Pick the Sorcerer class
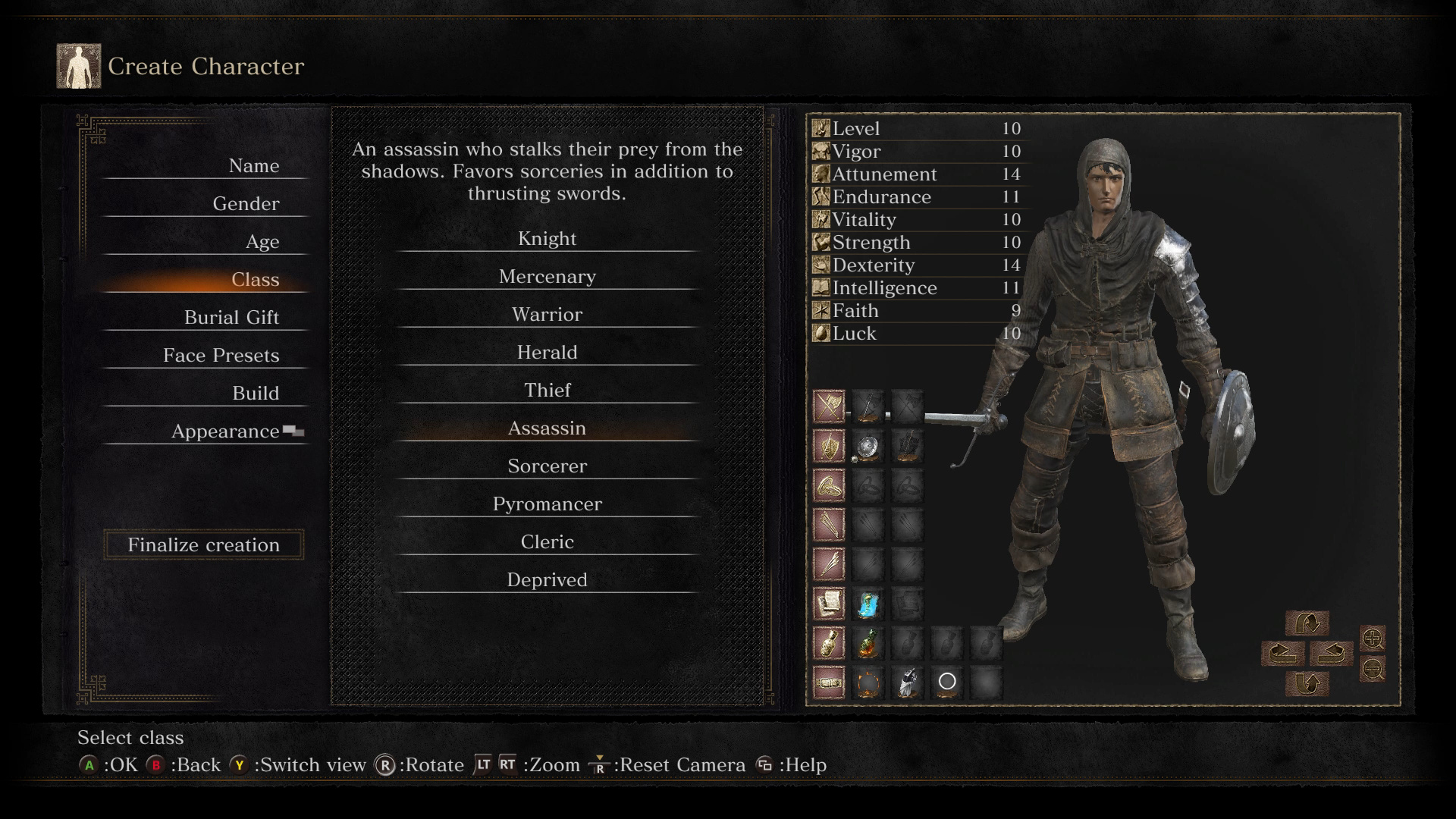 [547, 466]
